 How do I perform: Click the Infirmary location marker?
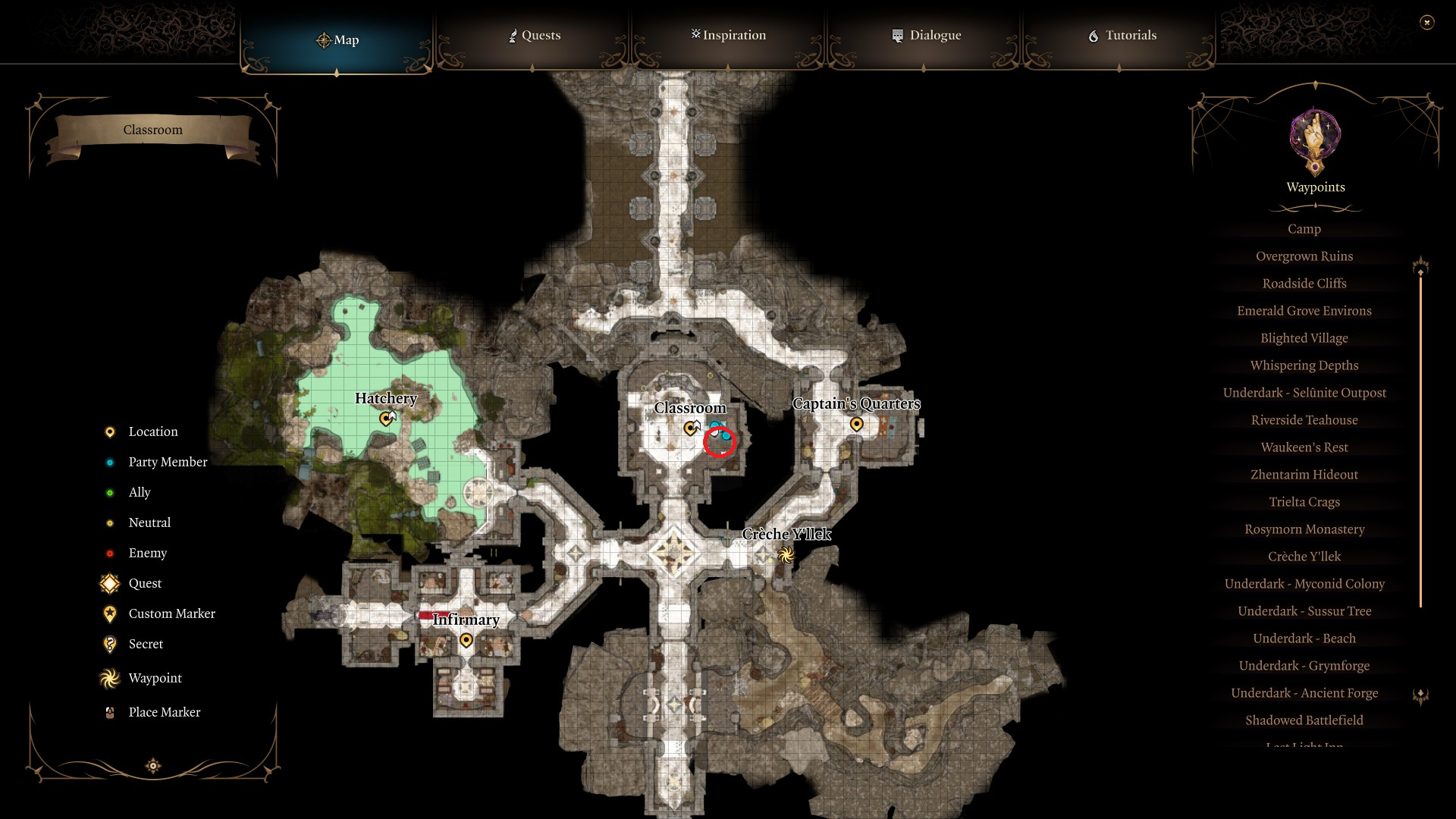tap(466, 639)
